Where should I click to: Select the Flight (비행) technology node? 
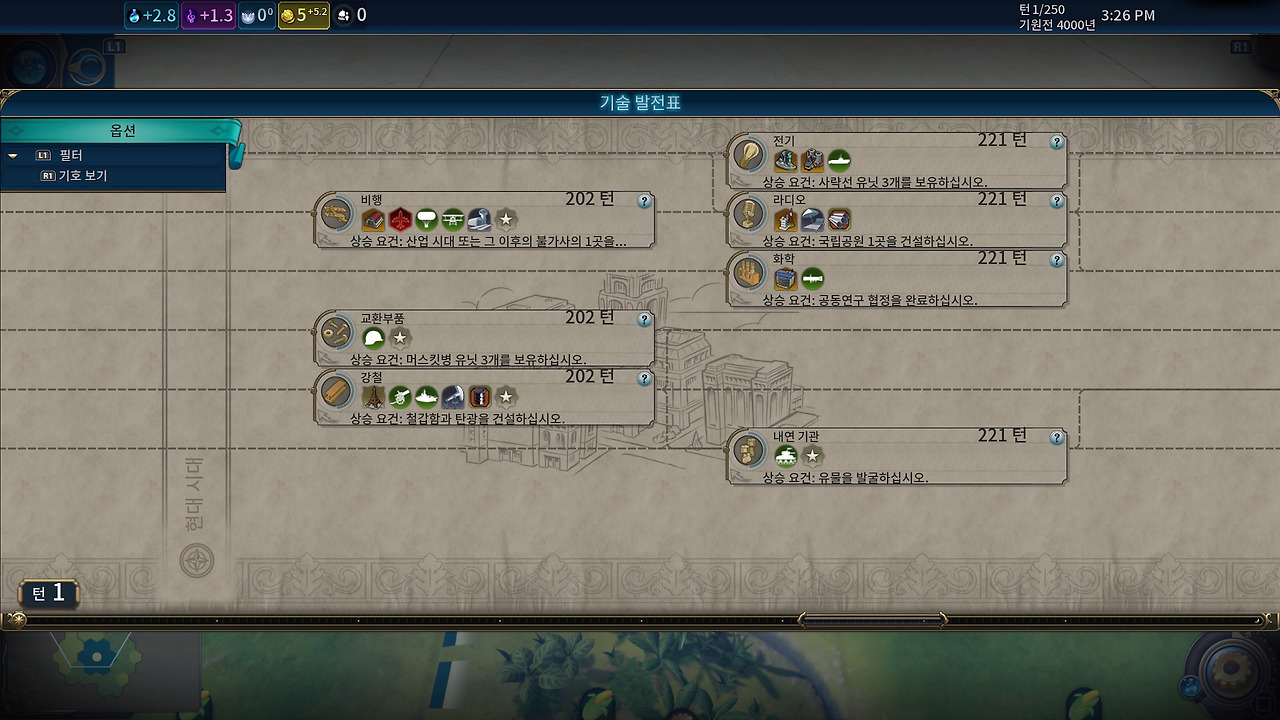[x=485, y=219]
